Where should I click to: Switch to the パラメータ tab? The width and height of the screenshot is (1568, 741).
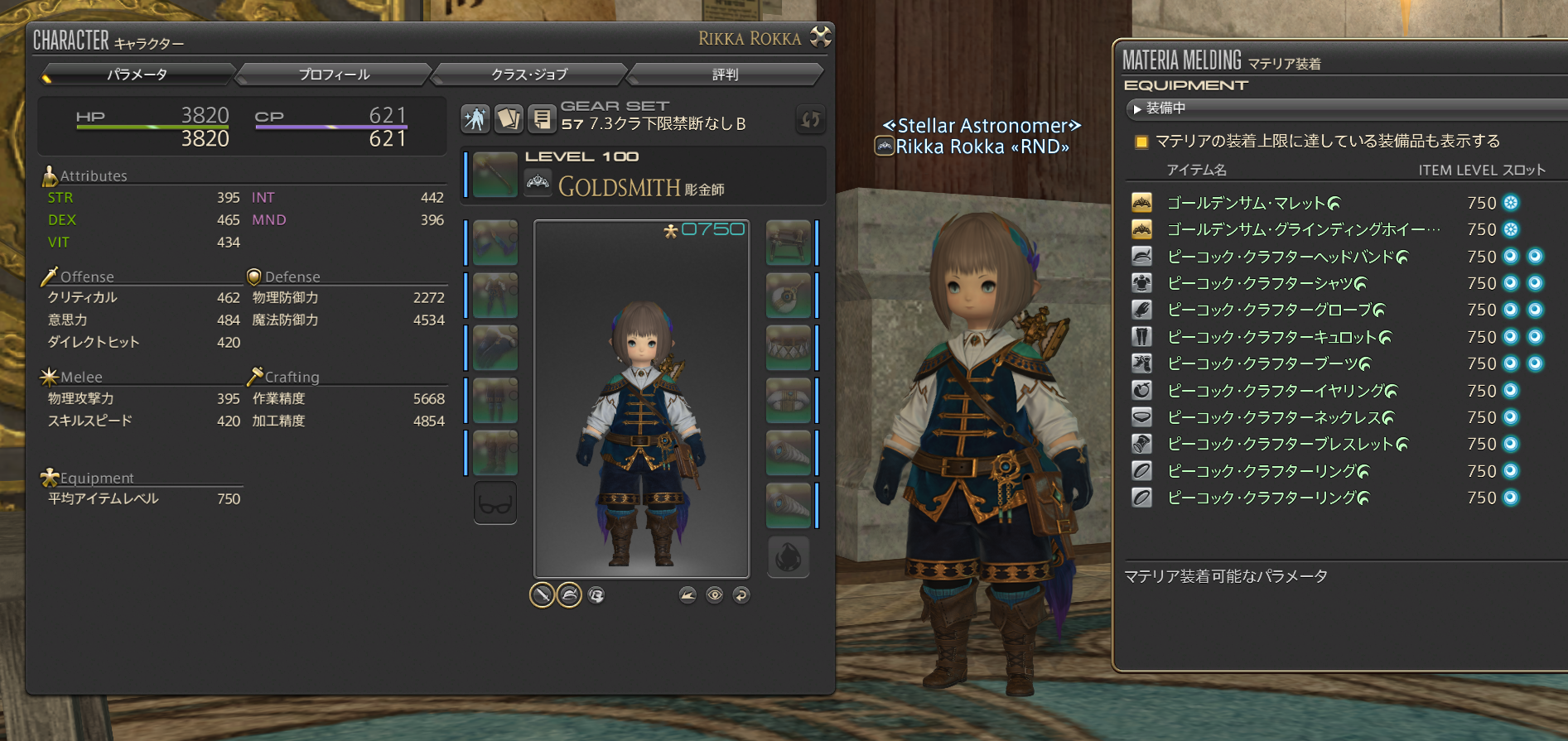[138, 75]
